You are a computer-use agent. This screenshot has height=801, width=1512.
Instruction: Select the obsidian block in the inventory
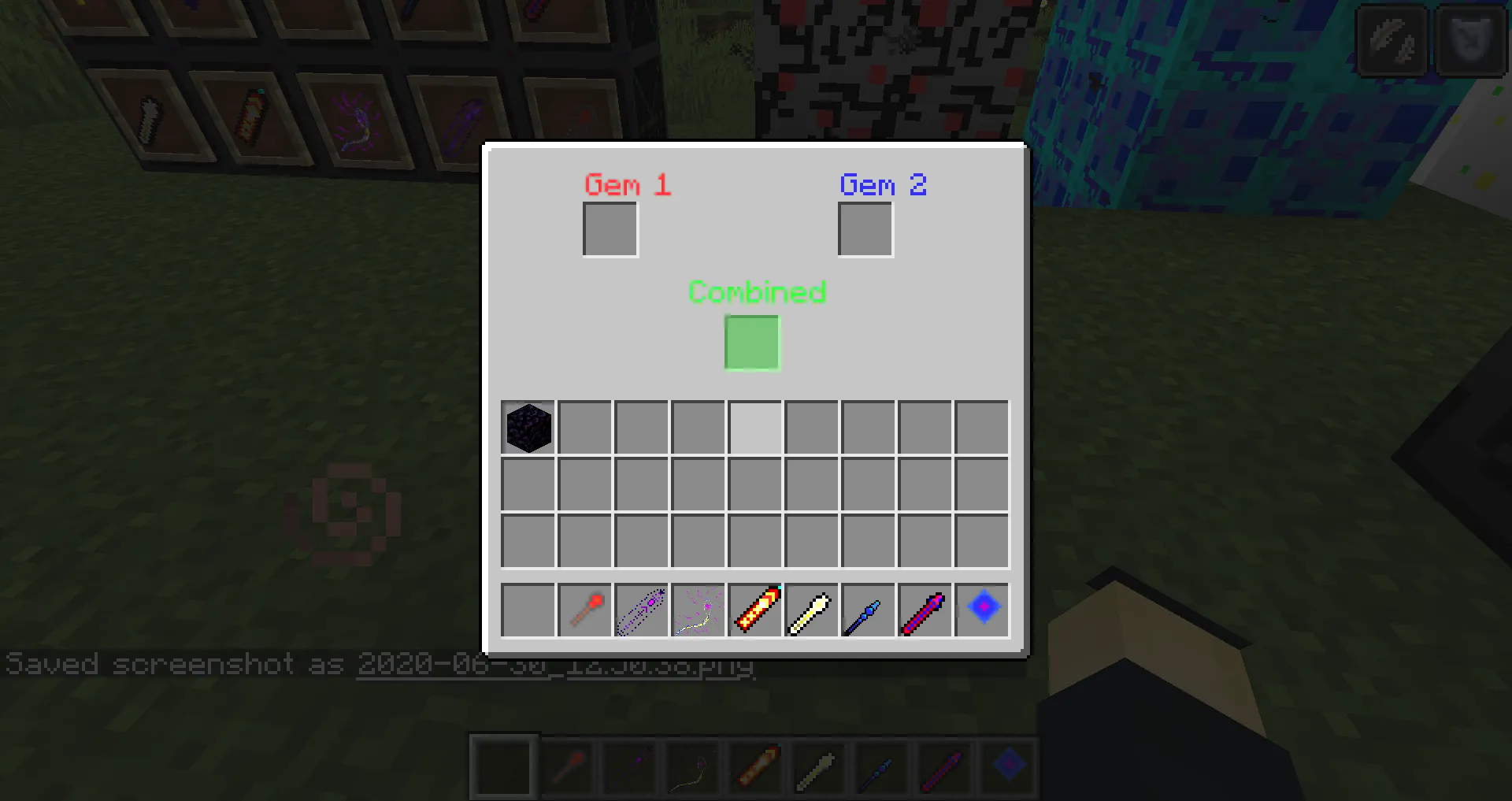[x=527, y=427]
